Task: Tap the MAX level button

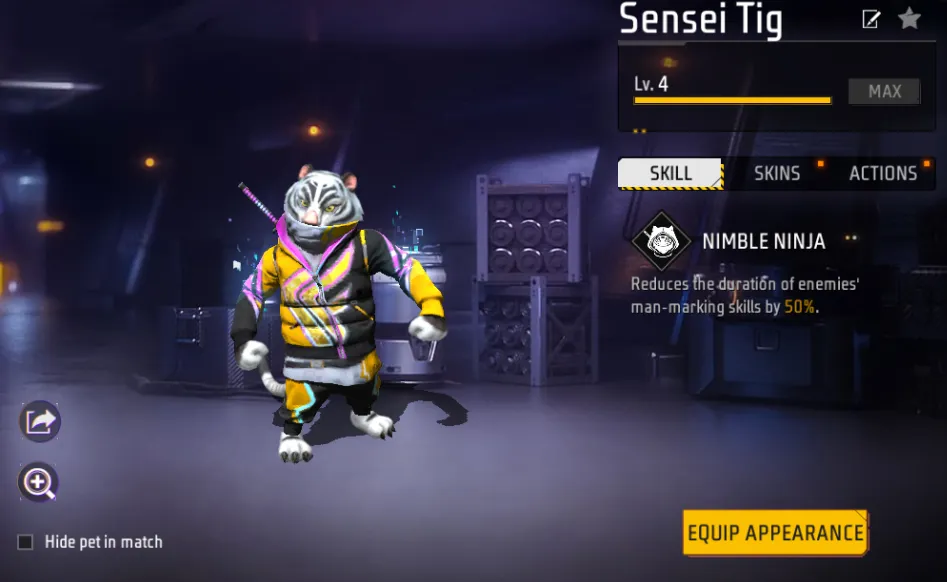Action: (884, 91)
